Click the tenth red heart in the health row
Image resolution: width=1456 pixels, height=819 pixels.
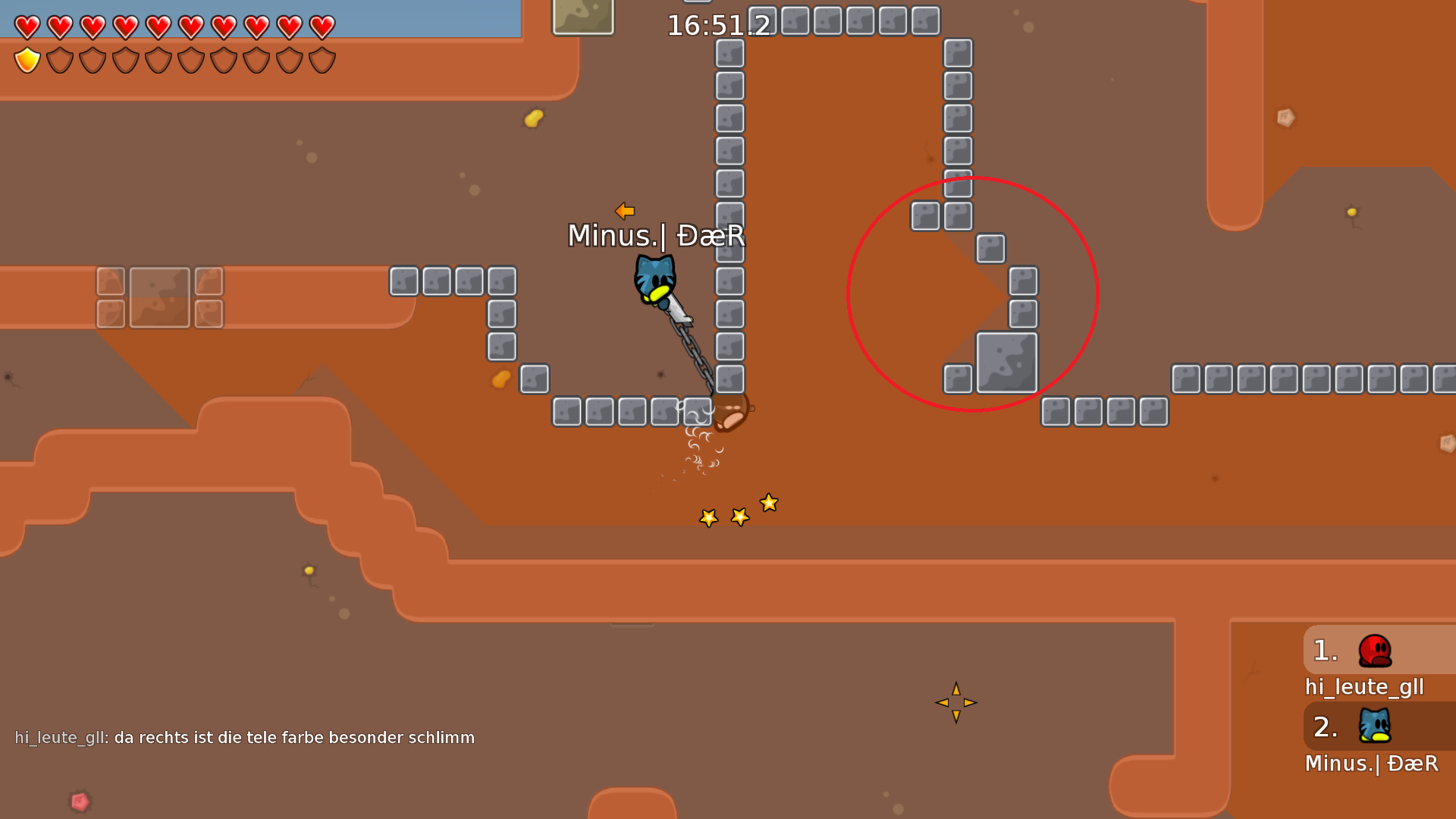[x=322, y=27]
